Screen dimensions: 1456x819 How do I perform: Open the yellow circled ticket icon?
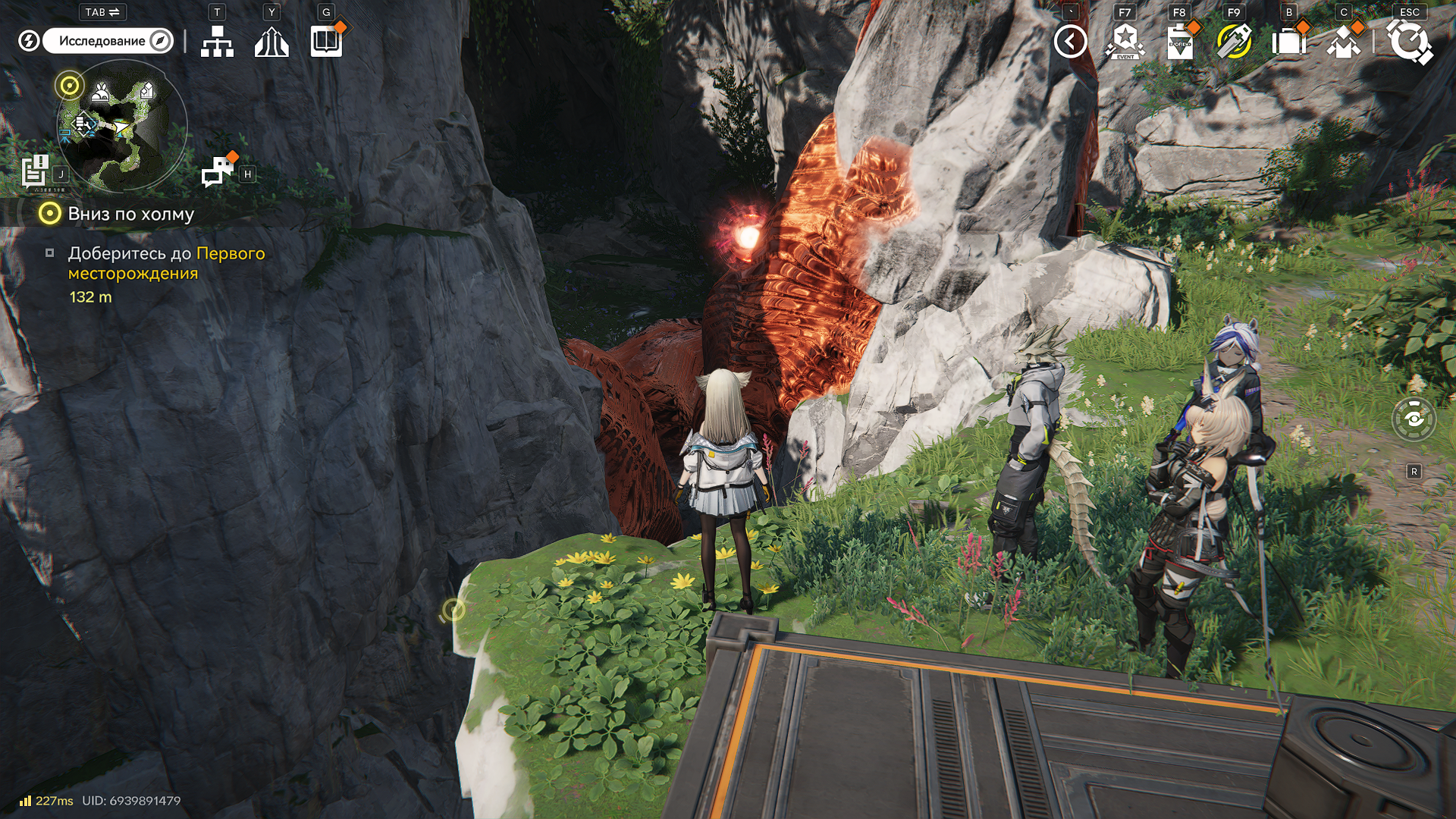(1234, 42)
